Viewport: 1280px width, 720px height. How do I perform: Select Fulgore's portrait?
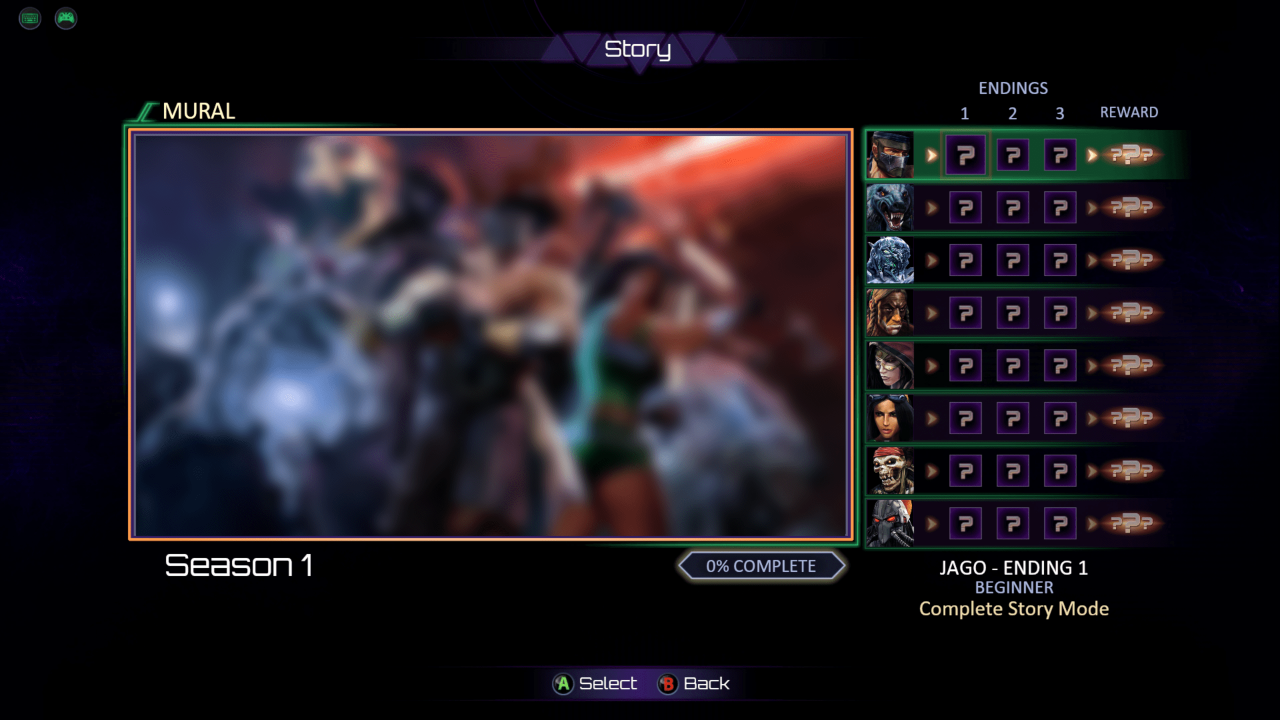coord(889,523)
